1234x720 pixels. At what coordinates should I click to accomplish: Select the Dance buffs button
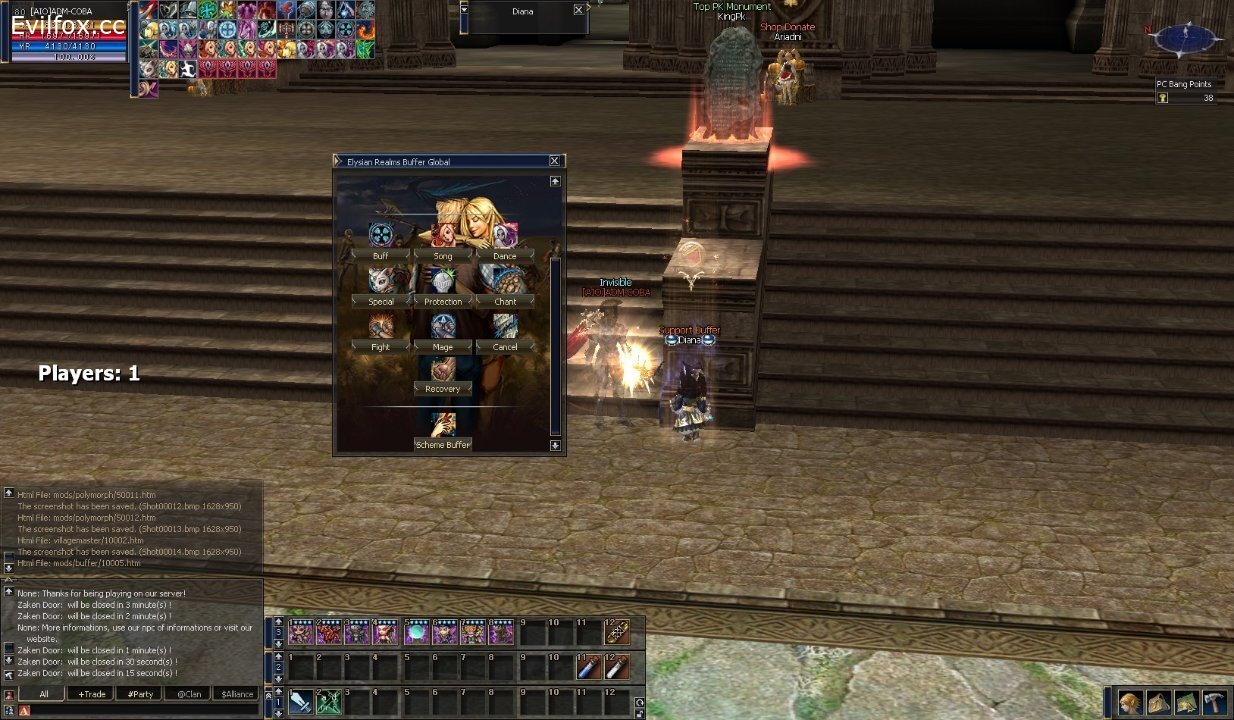(505, 256)
